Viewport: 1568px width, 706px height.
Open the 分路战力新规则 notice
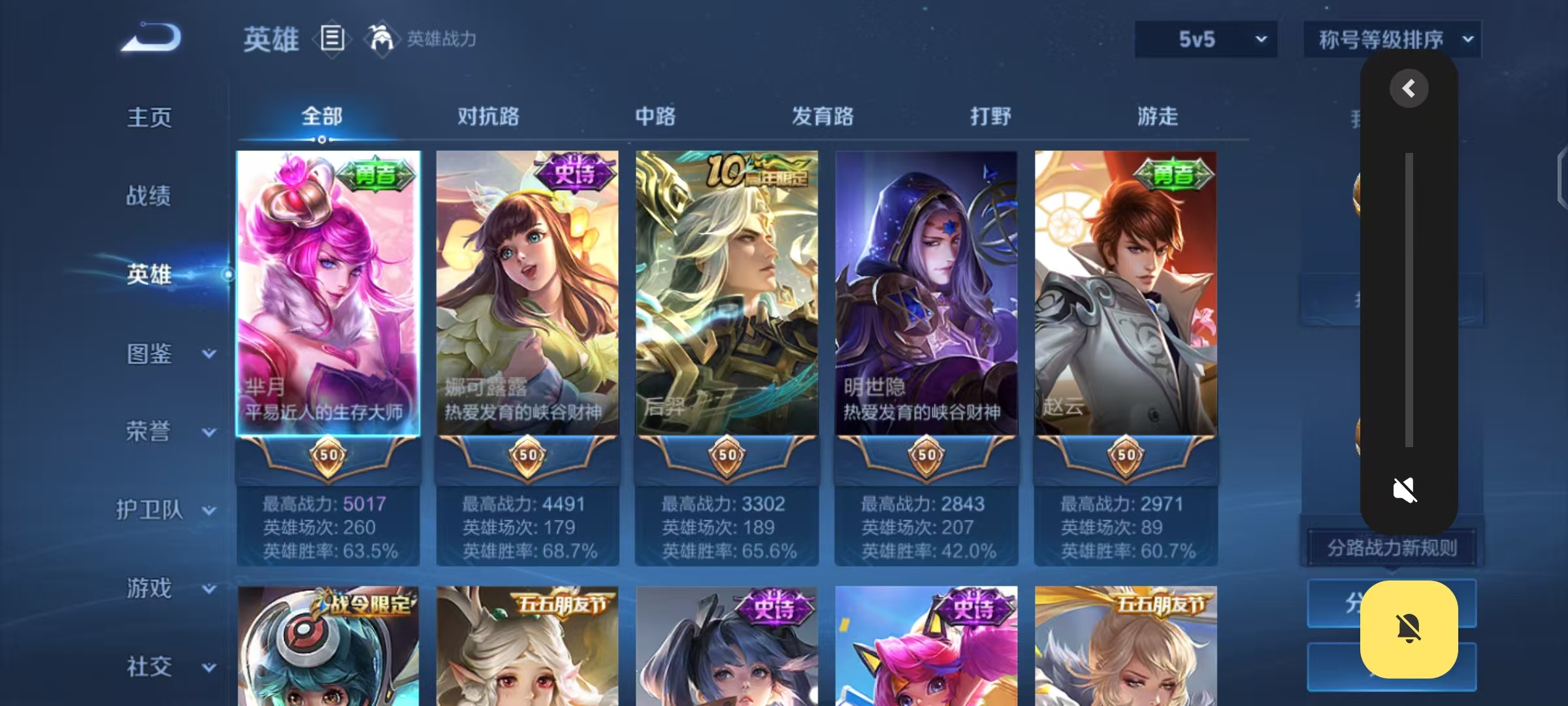pos(1392,548)
